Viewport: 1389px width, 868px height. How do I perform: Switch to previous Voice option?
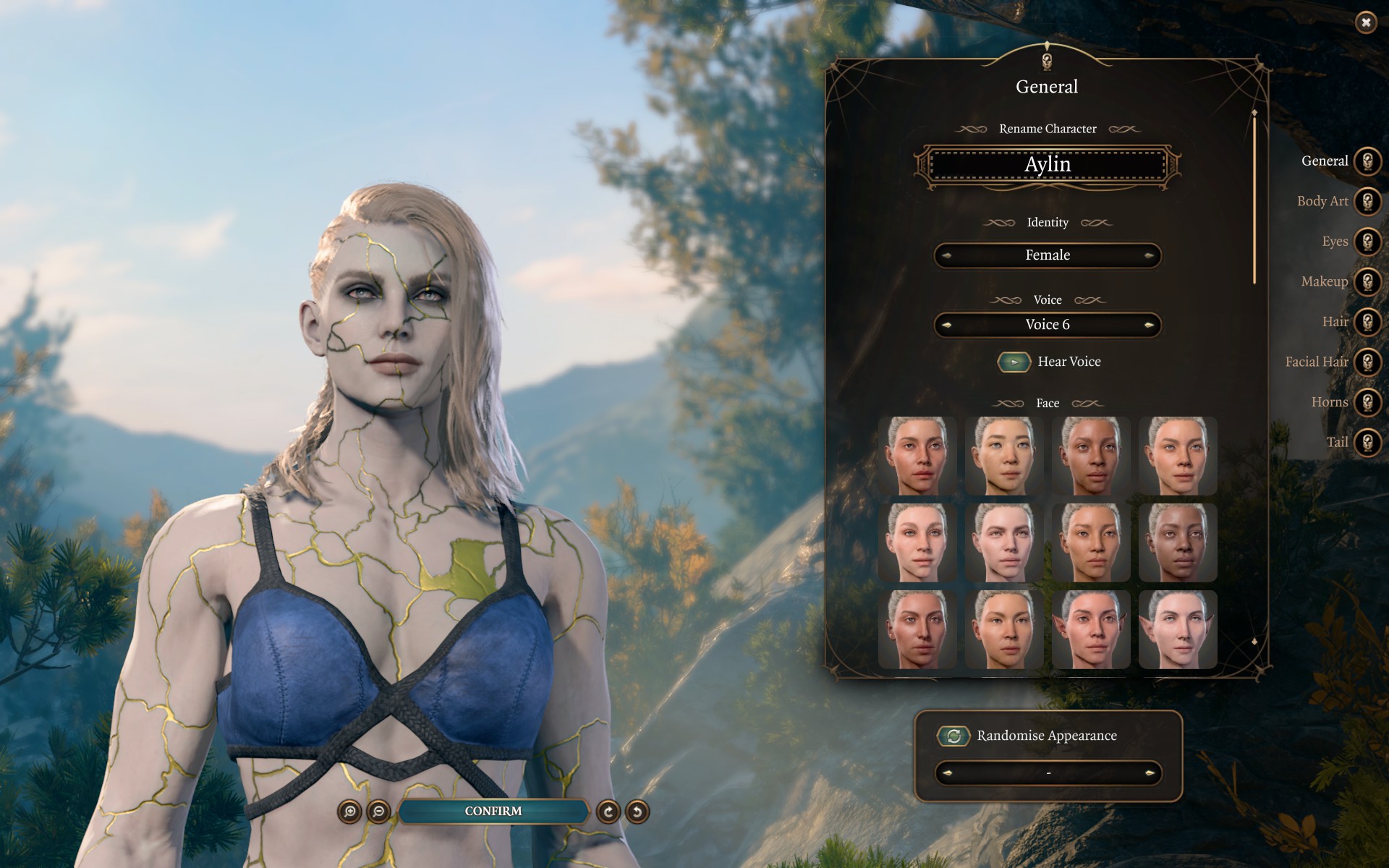[946, 325]
